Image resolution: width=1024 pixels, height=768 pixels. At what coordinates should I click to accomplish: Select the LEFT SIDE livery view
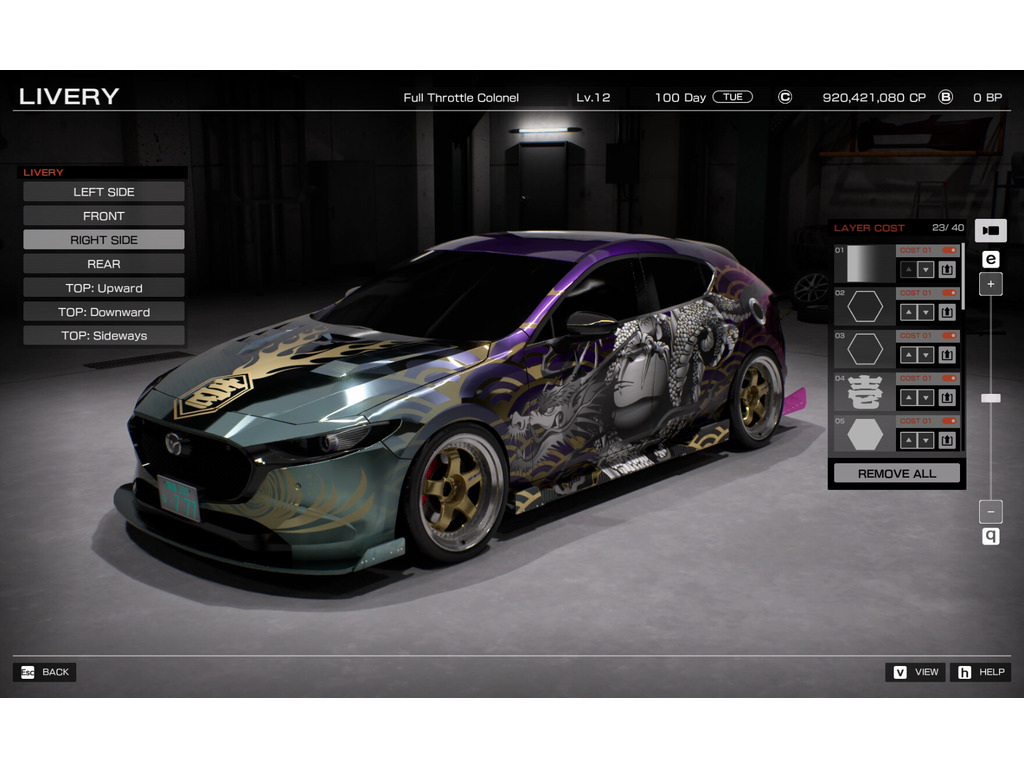[x=104, y=192]
